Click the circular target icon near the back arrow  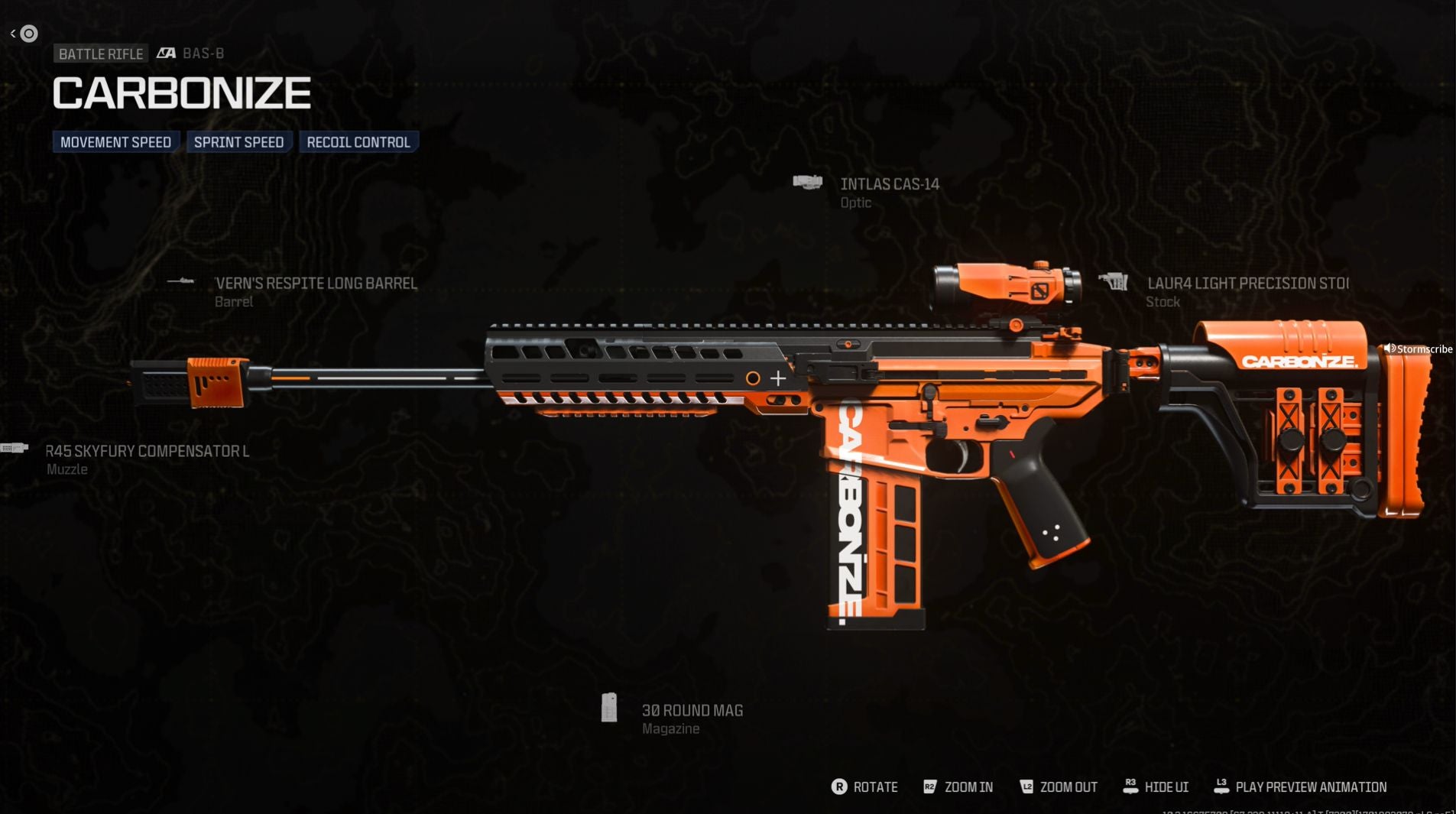point(29,33)
